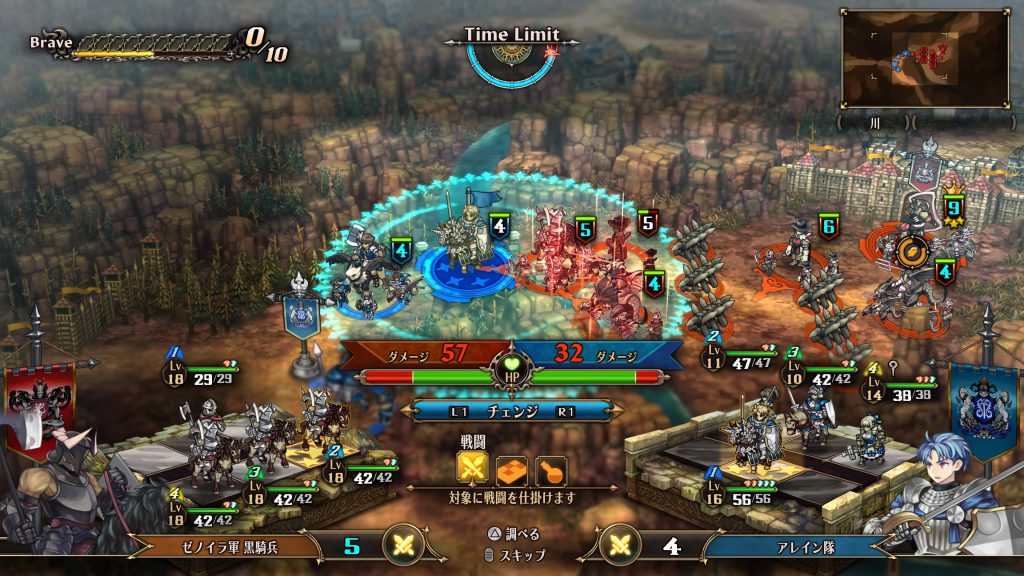The image size is (1024, 576).
Task: Open the orange potion item command
Action: (x=551, y=468)
